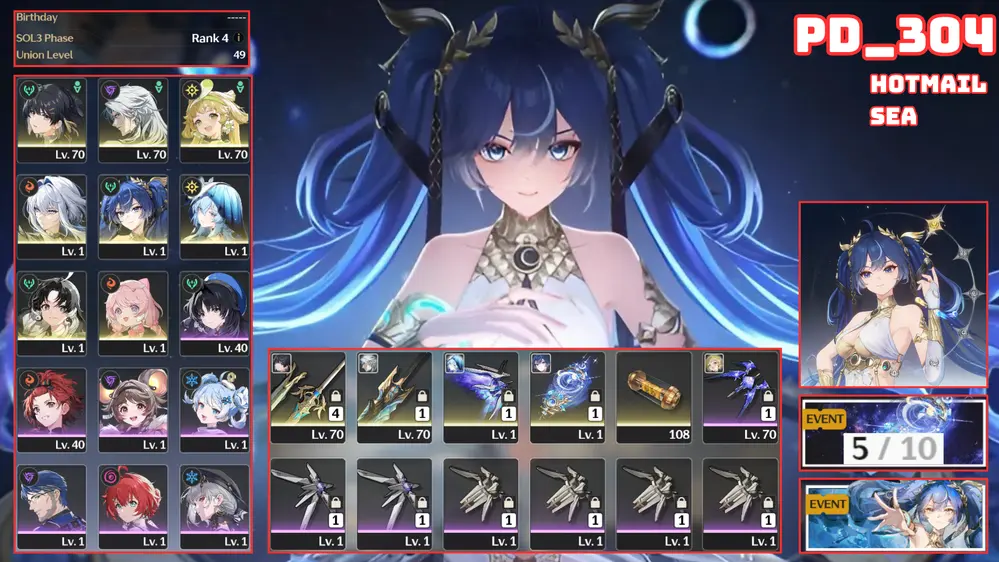Pick the glasses-wearing blue-haired male character
999x562 pixels.
pos(52,506)
